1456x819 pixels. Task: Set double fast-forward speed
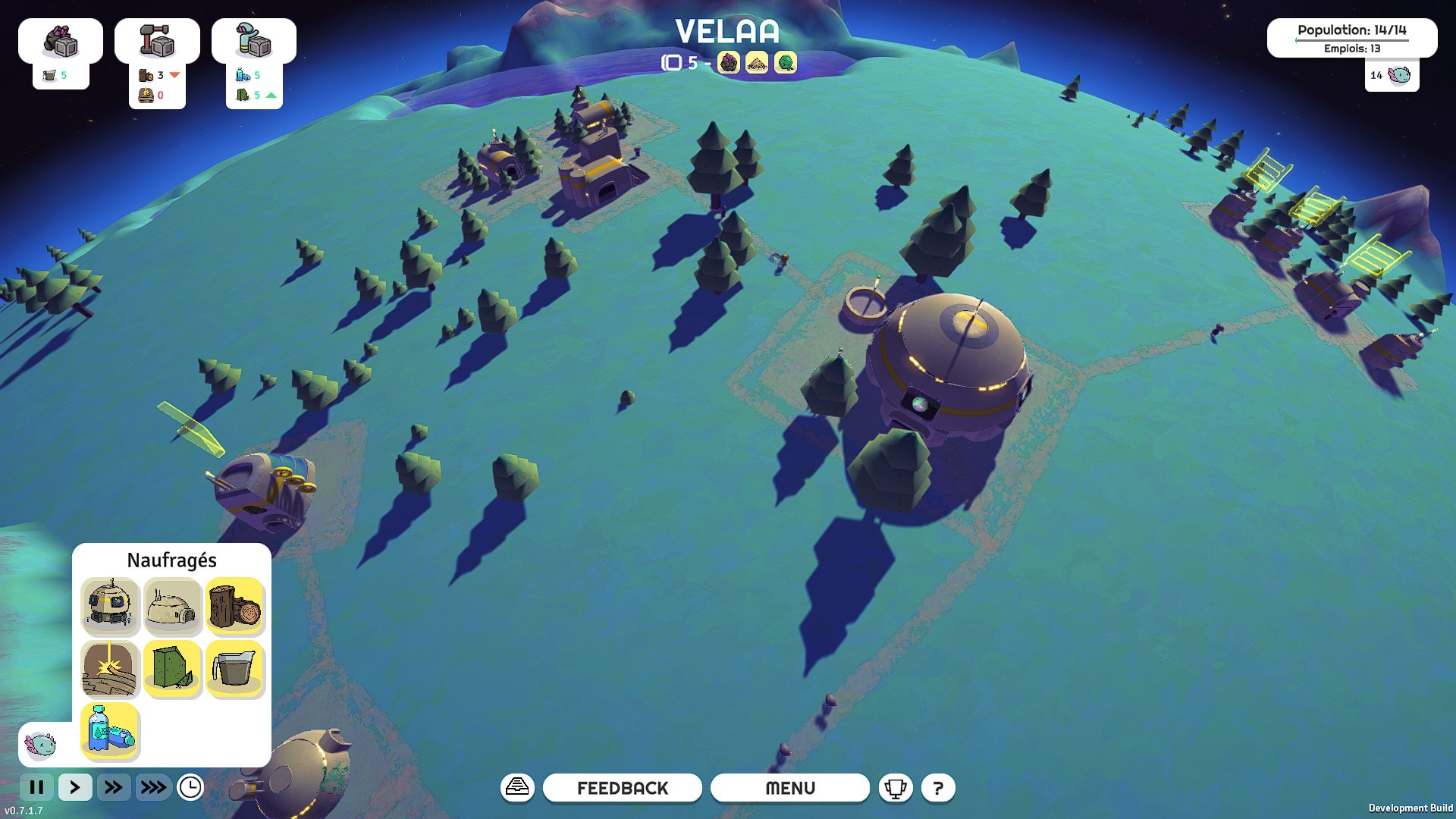pos(113,787)
